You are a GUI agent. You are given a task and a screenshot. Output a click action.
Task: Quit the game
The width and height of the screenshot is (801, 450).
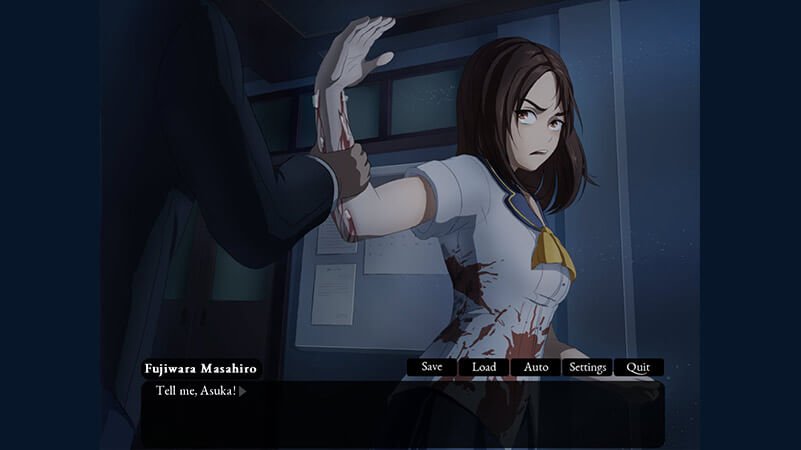[638, 367]
